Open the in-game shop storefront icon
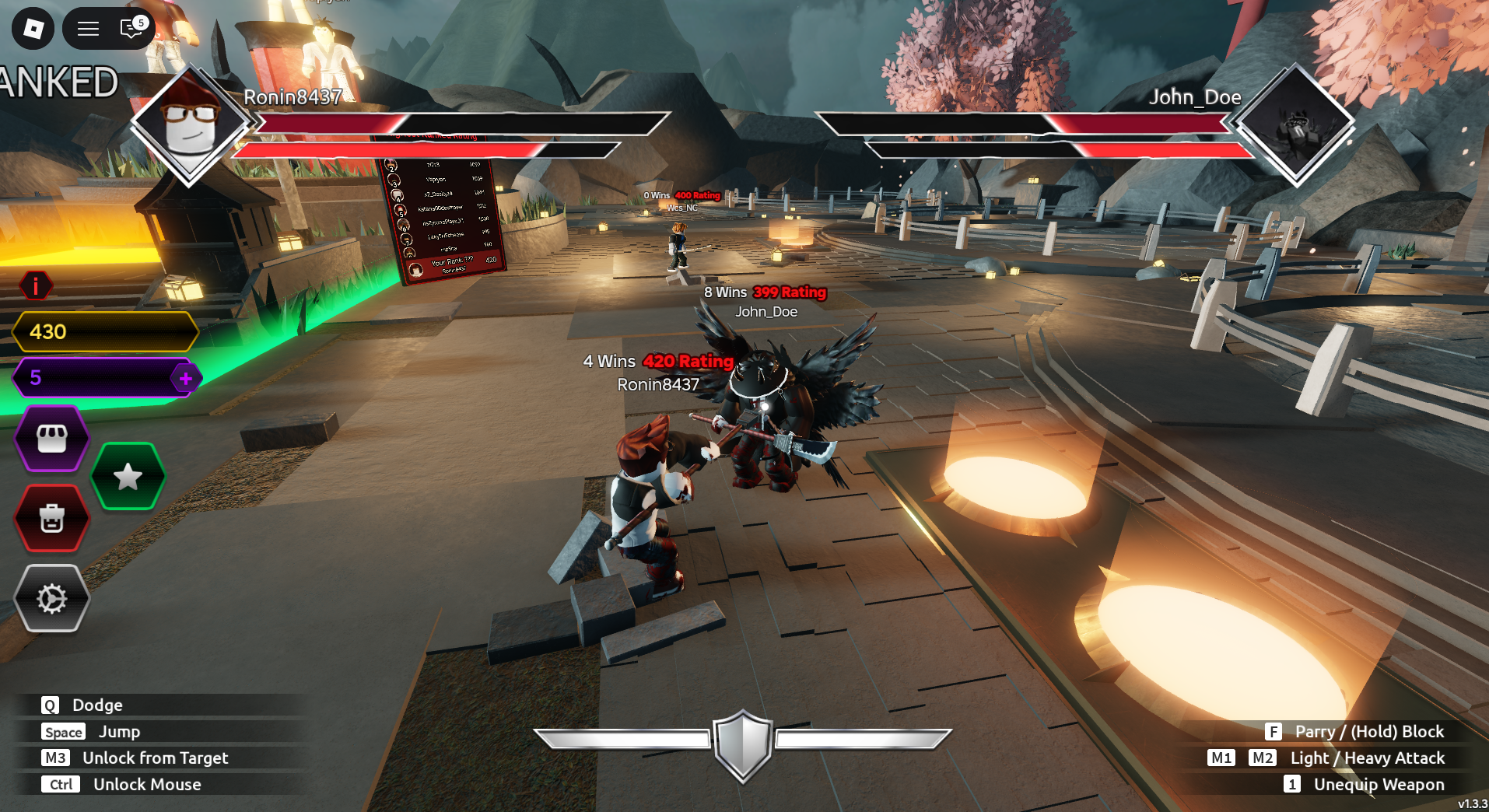Screen dimensions: 1489x812 [51, 437]
